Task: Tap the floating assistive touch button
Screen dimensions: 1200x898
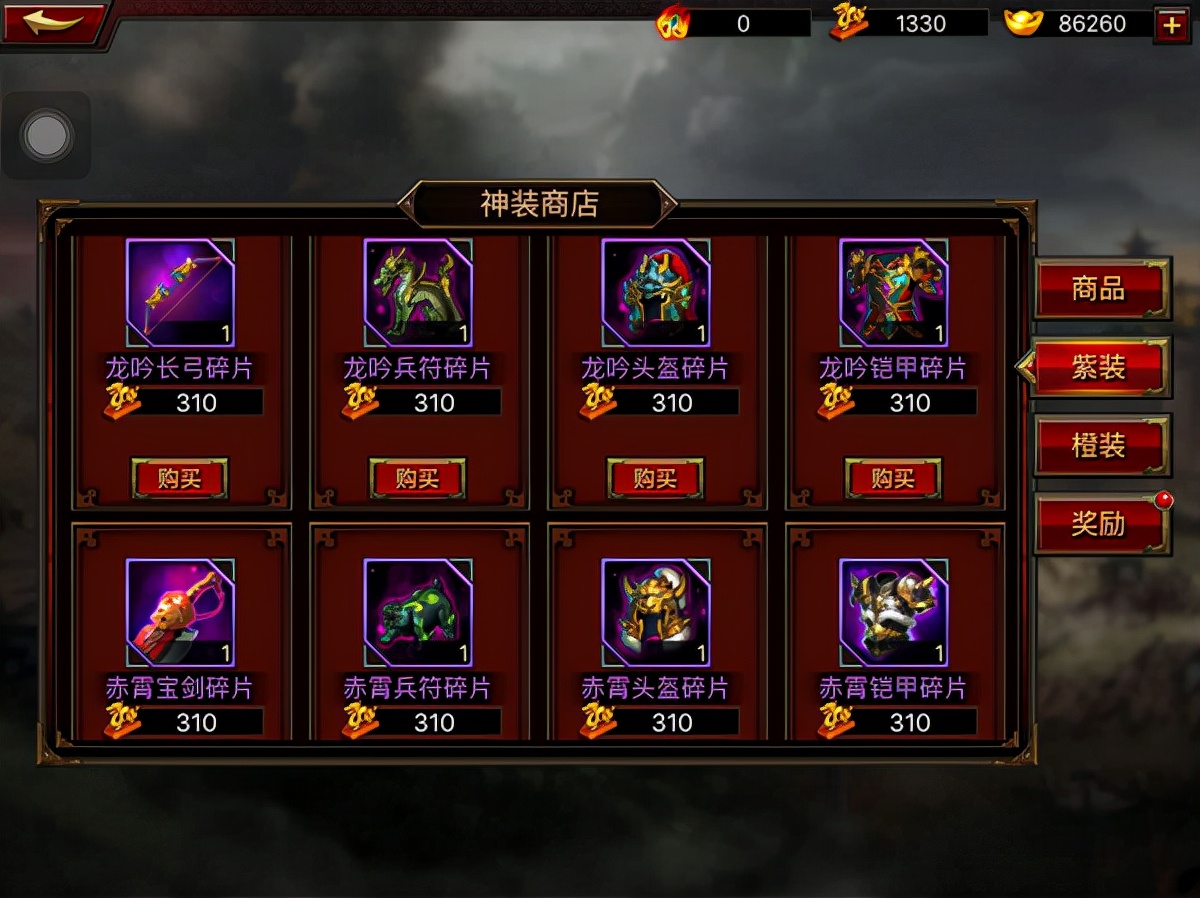Action: pyautogui.click(x=46, y=136)
